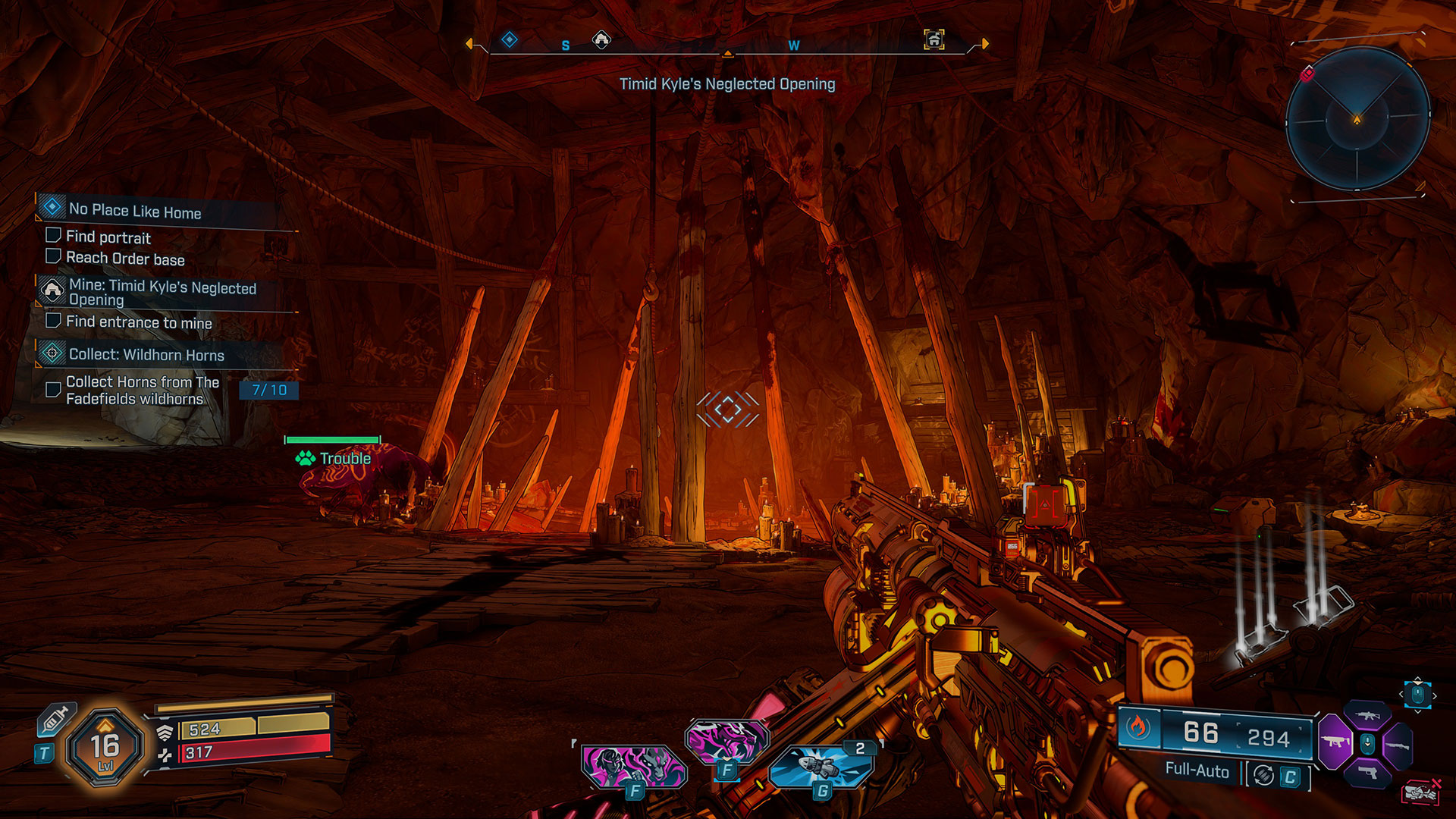1456x819 pixels.
Task: Switch to the top weapon wheel slot
Action: pos(1367,715)
